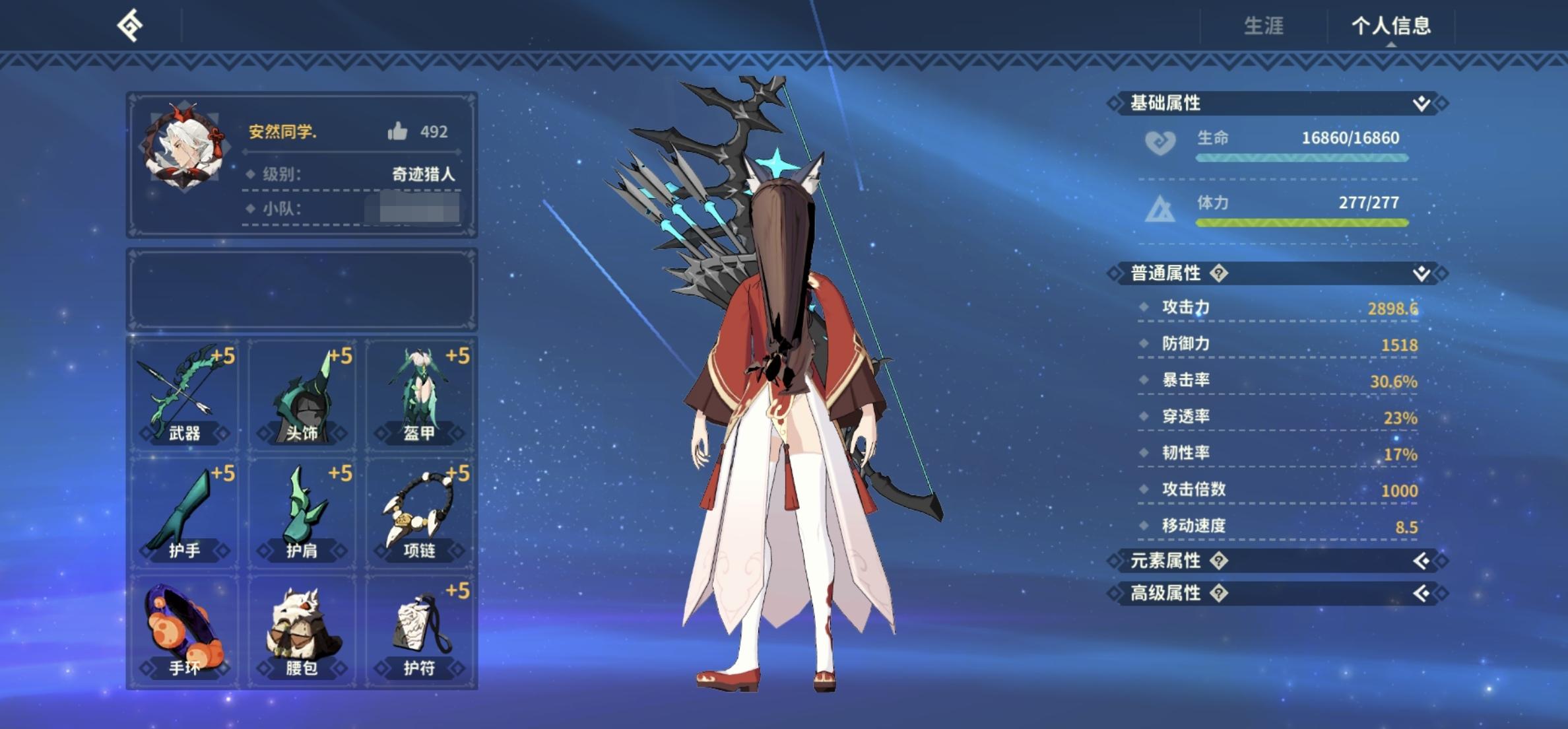Open the 武器 bow equipment slot
The height and width of the screenshot is (729, 1568).
point(184,394)
